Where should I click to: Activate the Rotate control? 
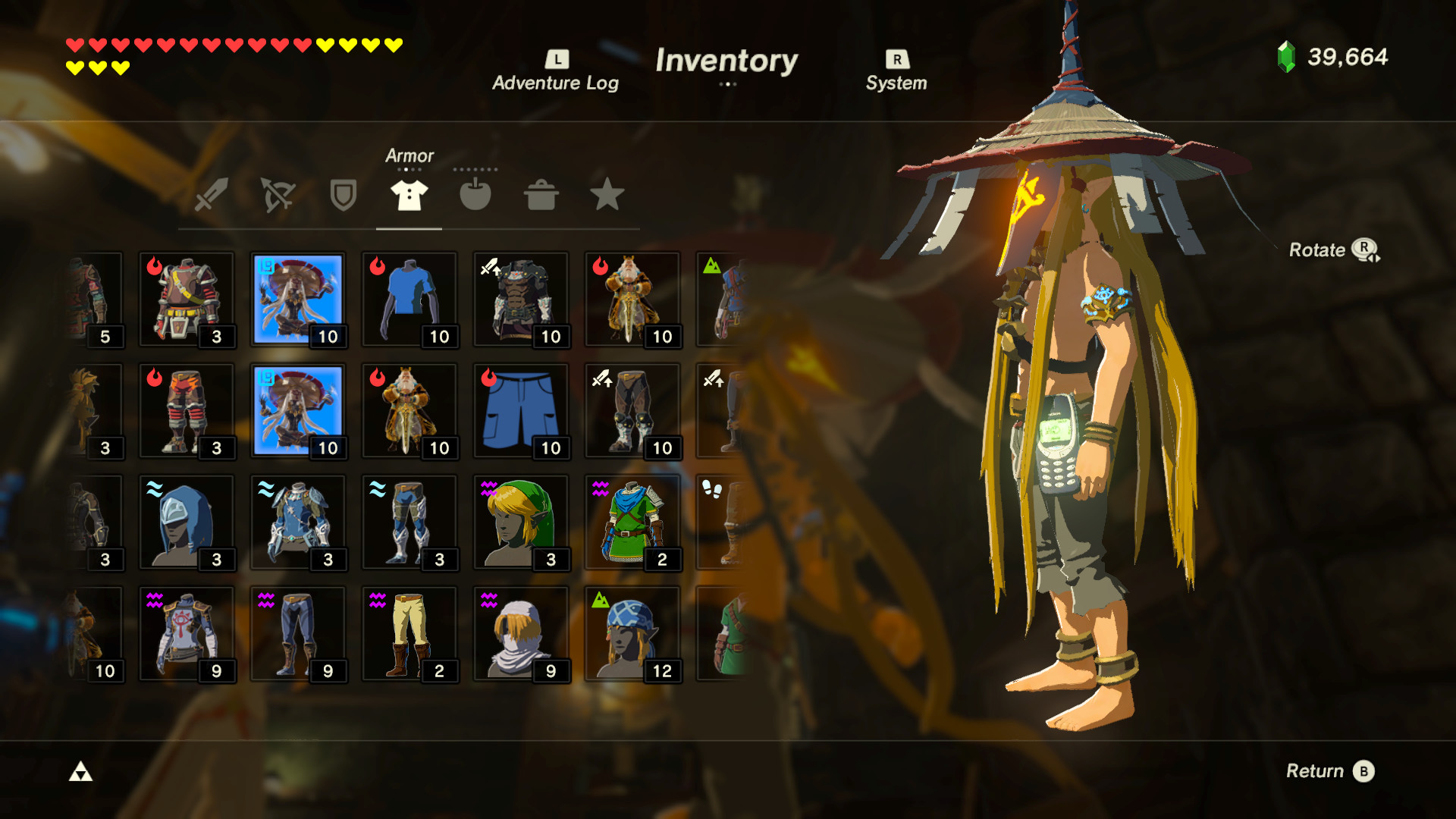1337,250
